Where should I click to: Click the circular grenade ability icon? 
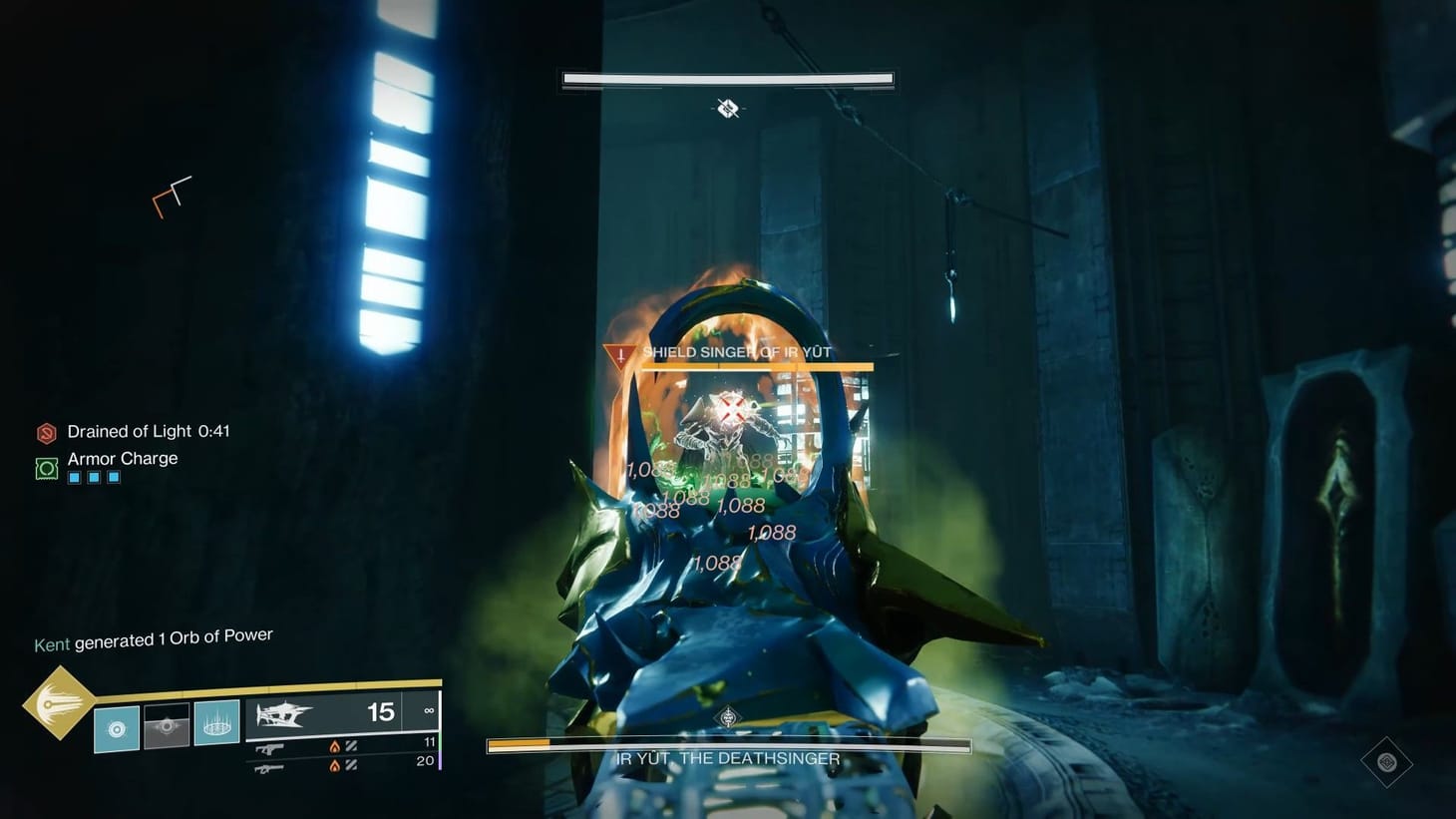coord(118,728)
